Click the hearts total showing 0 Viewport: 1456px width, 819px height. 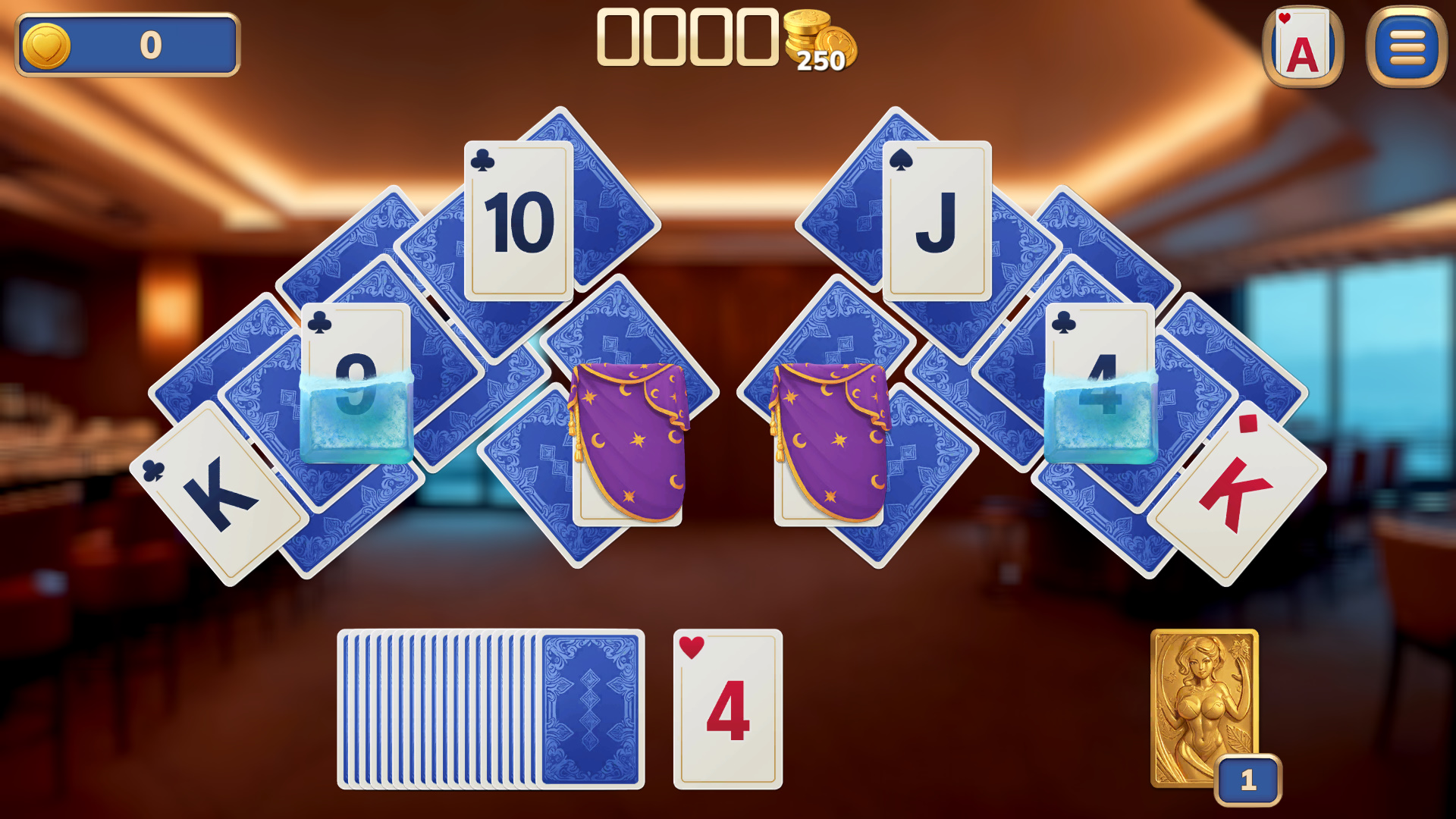(152, 45)
